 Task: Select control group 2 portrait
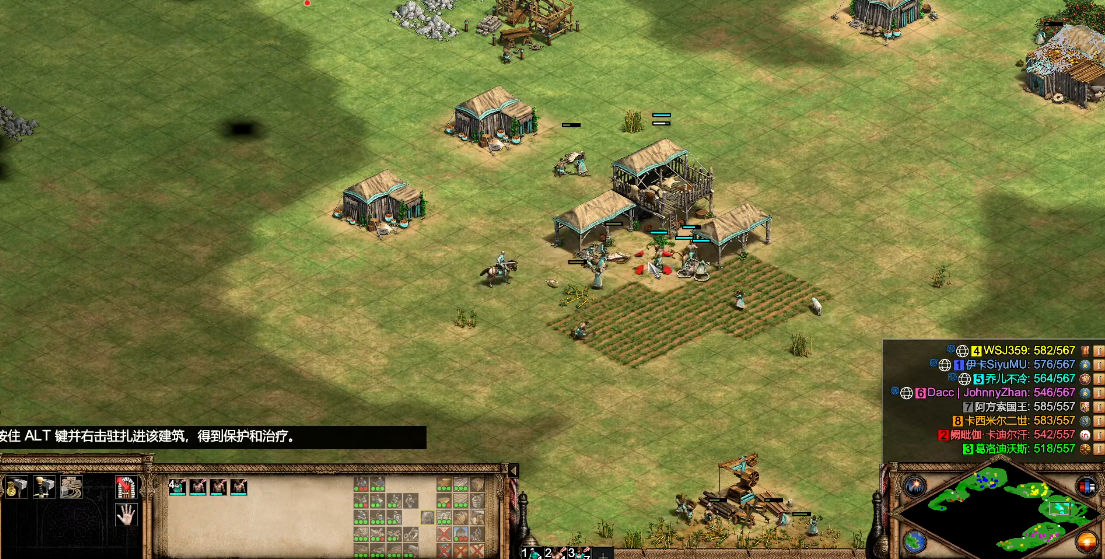[553, 552]
